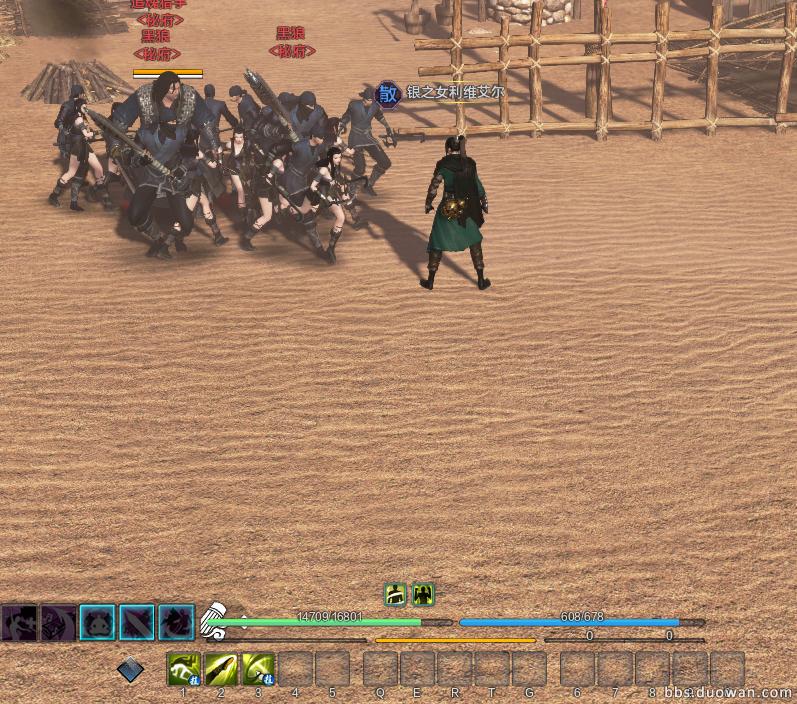Trigger the spinning slash skill in slot 3
This screenshot has width=797, height=704.
[x=258, y=668]
